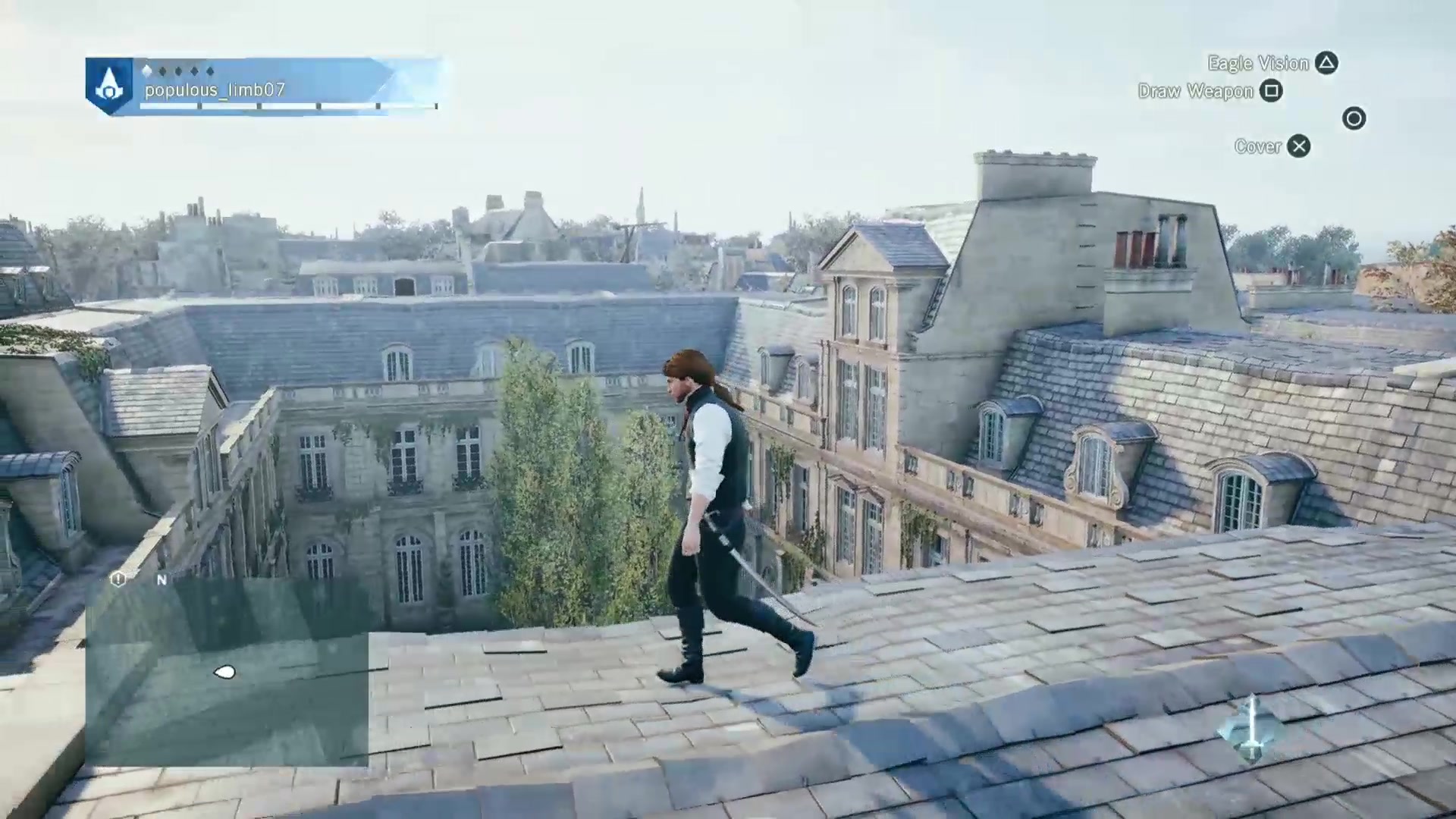1456x819 pixels.
Task: Select the populous_limb07 player name banner
Action: point(215,90)
